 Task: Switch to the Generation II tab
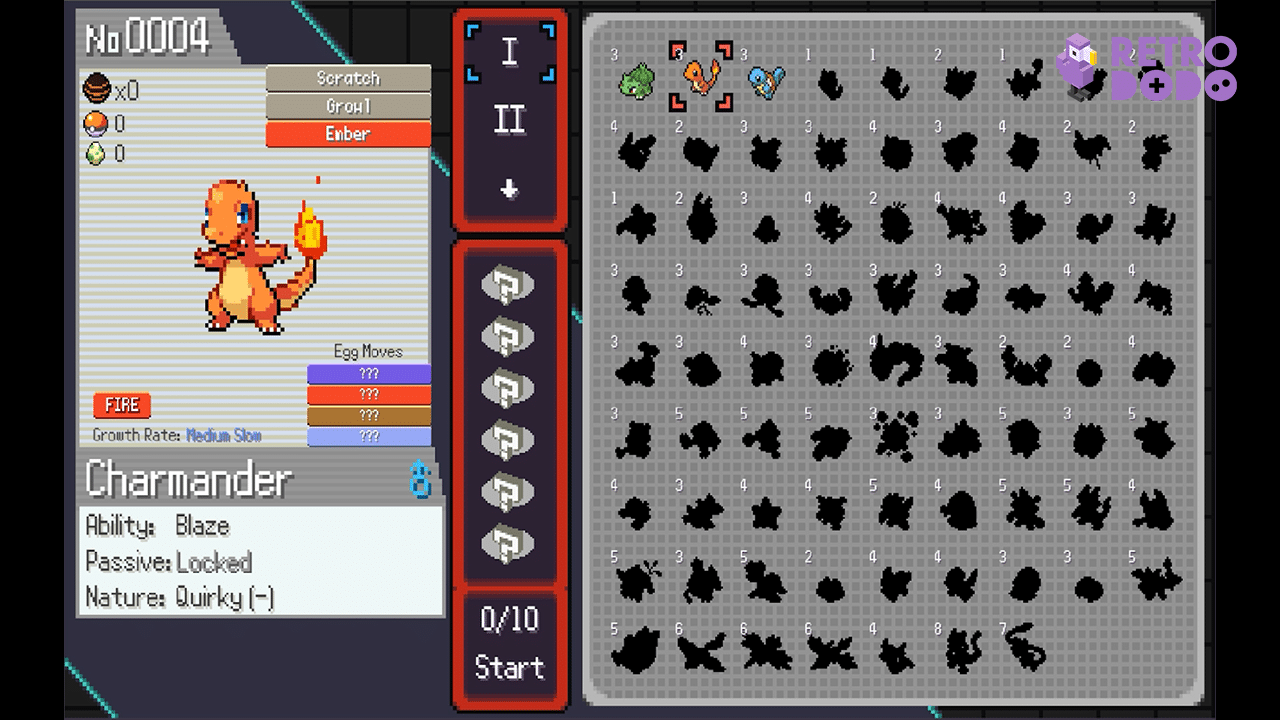click(x=510, y=116)
